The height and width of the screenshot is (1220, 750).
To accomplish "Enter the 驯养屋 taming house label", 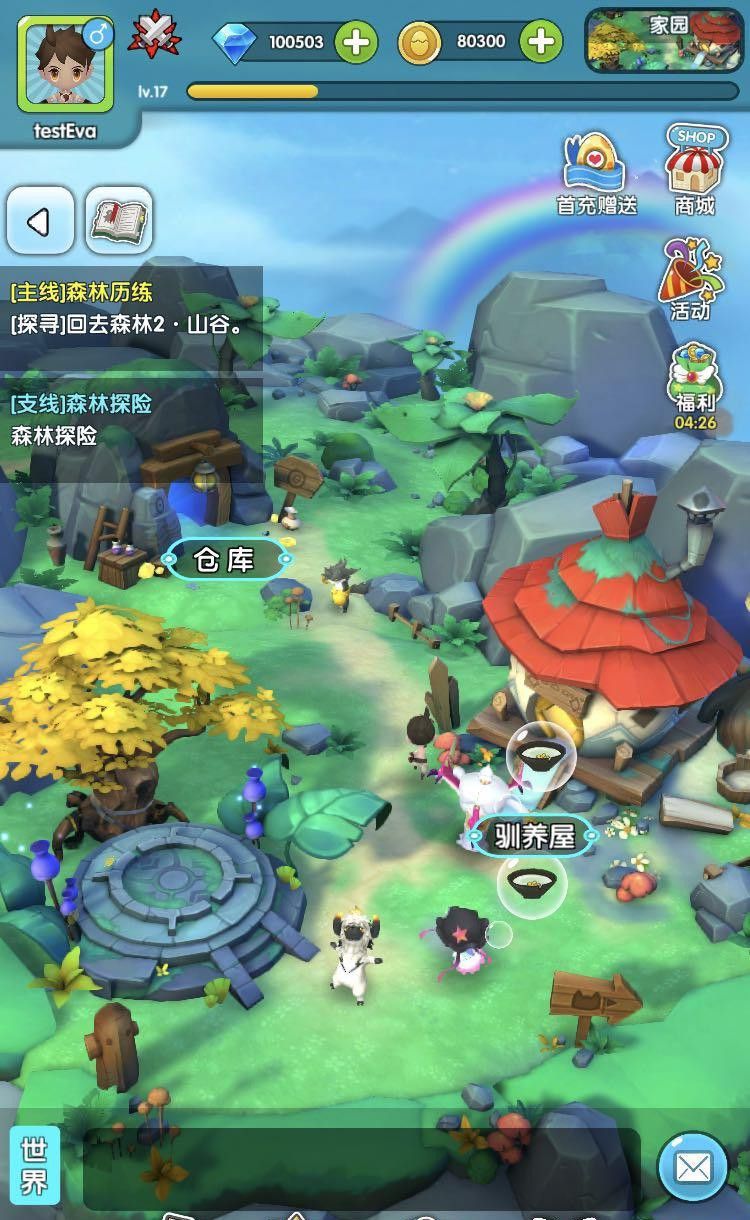I will [x=534, y=836].
